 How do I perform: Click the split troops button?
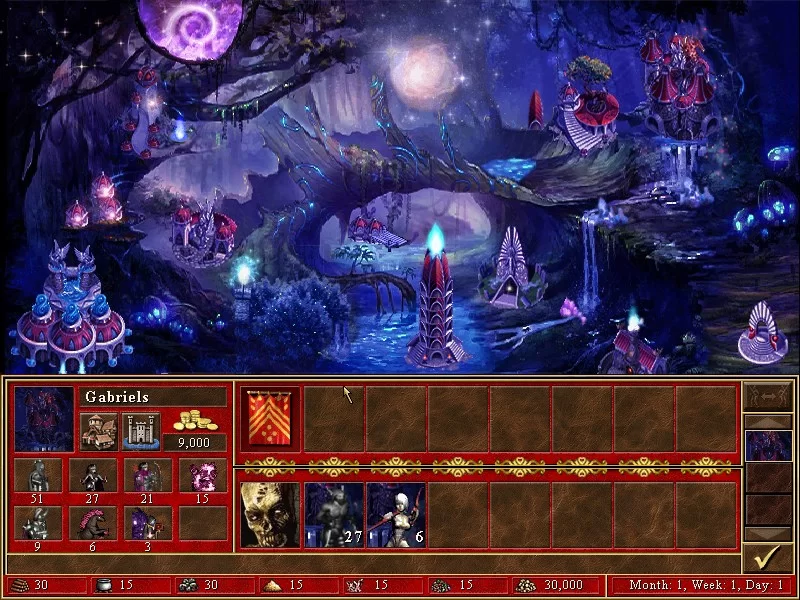click(x=768, y=396)
